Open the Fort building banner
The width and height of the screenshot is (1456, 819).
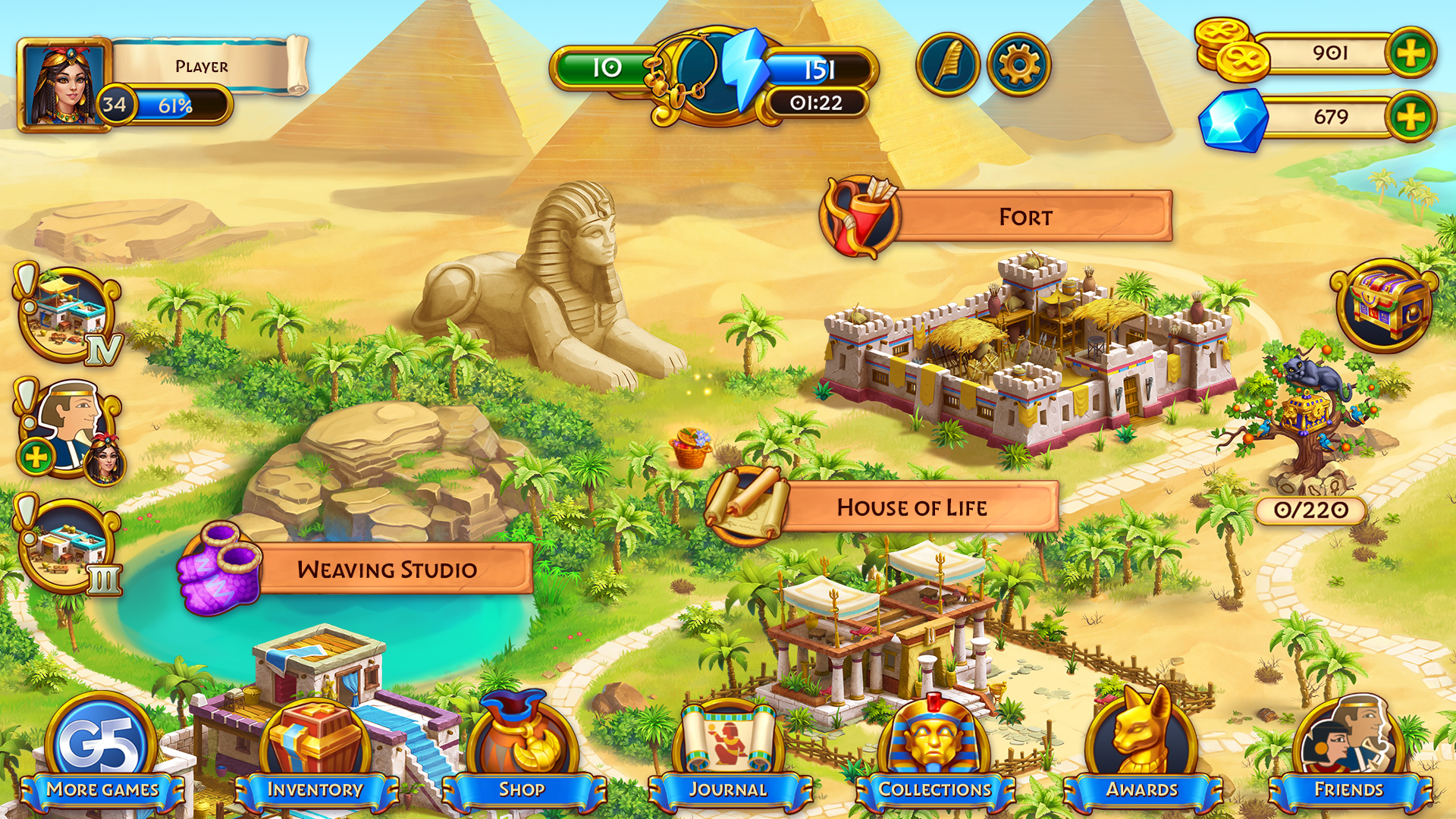(1024, 218)
